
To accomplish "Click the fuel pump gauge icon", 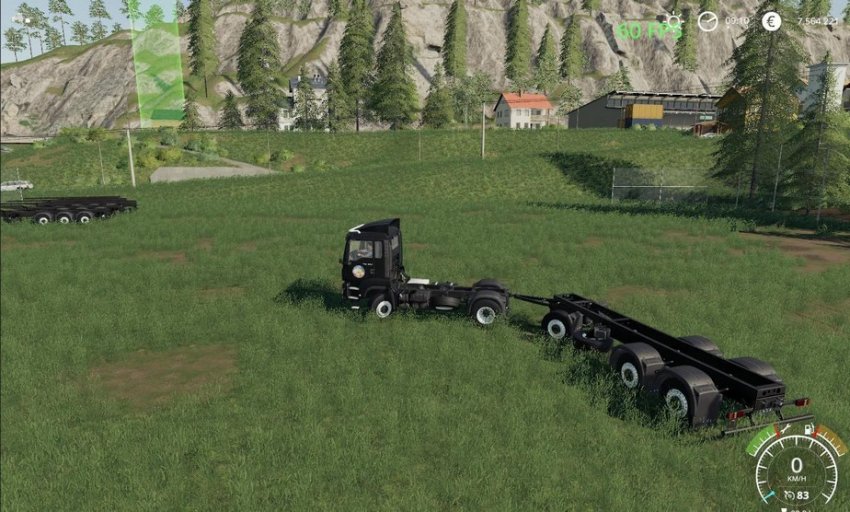I will click(808, 429).
